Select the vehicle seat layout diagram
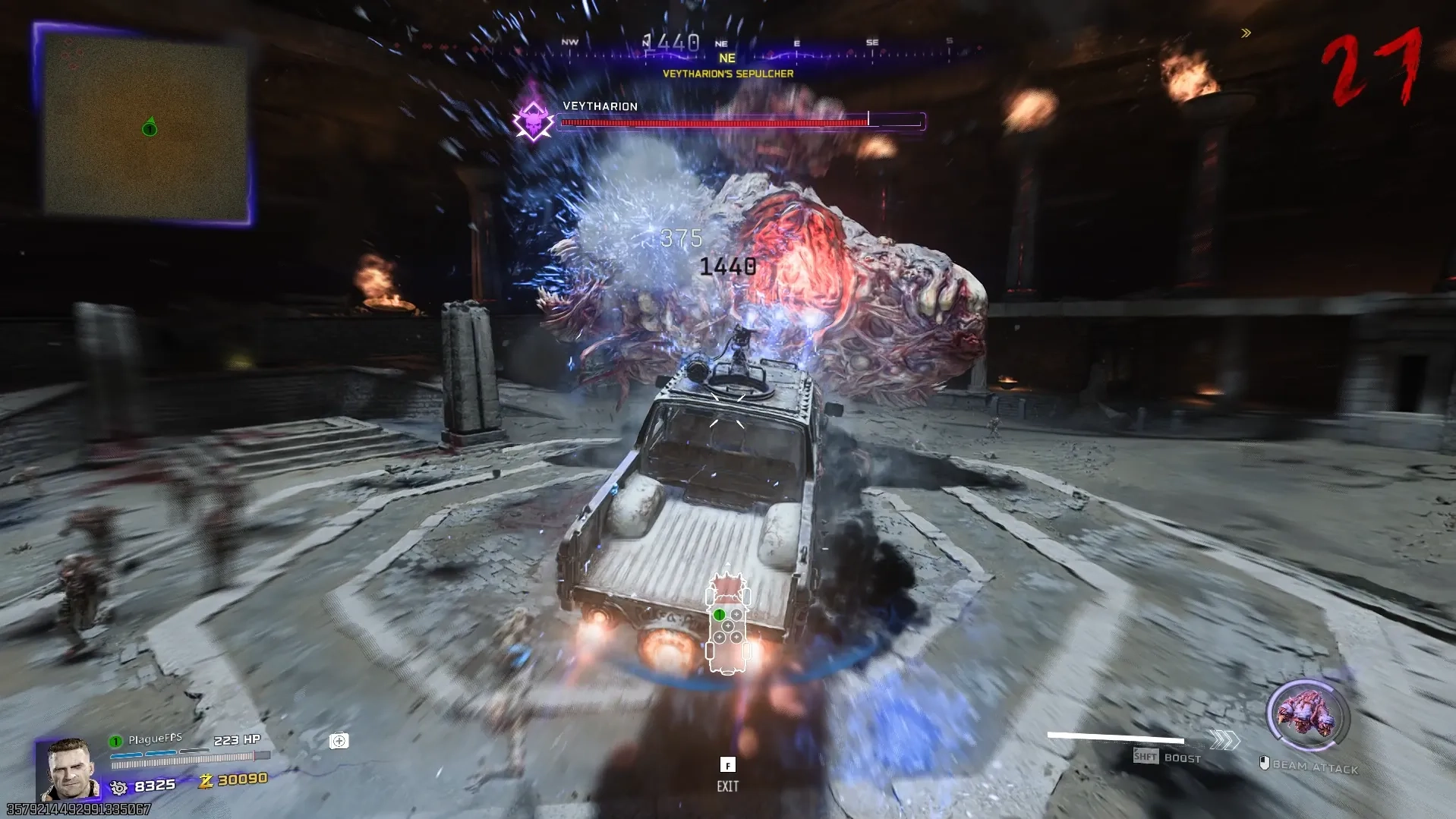The image size is (1456, 819). point(728,624)
